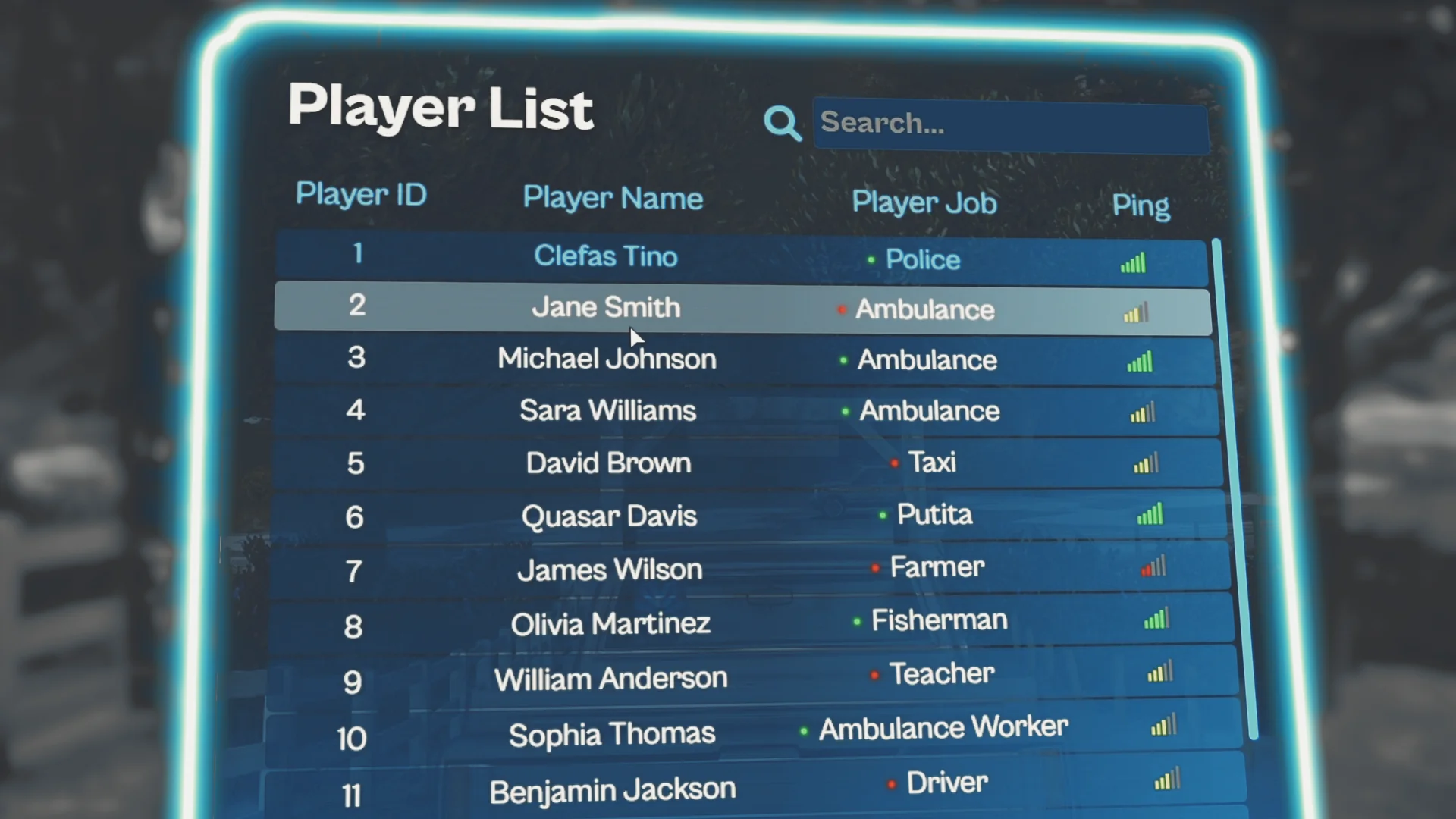Click the Player Job column header
The width and height of the screenshot is (1456, 819).
tap(924, 202)
